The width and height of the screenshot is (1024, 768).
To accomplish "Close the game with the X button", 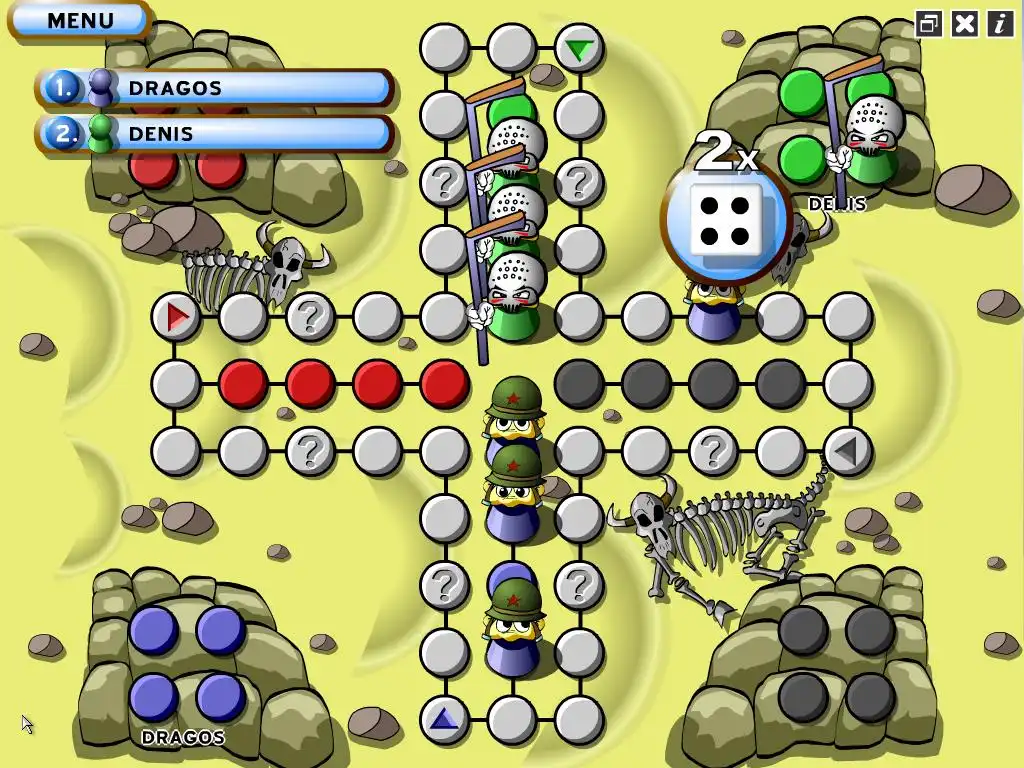I will (964, 24).
